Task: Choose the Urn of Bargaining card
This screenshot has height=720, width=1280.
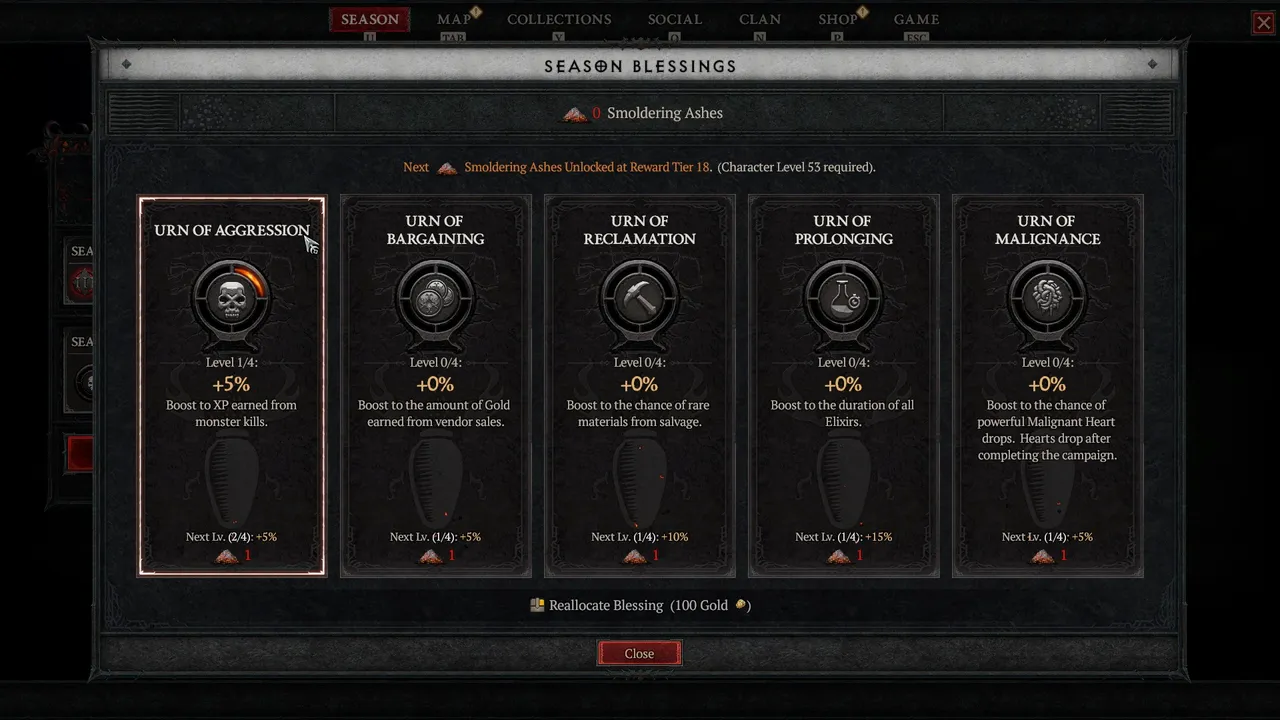Action: pos(436,385)
